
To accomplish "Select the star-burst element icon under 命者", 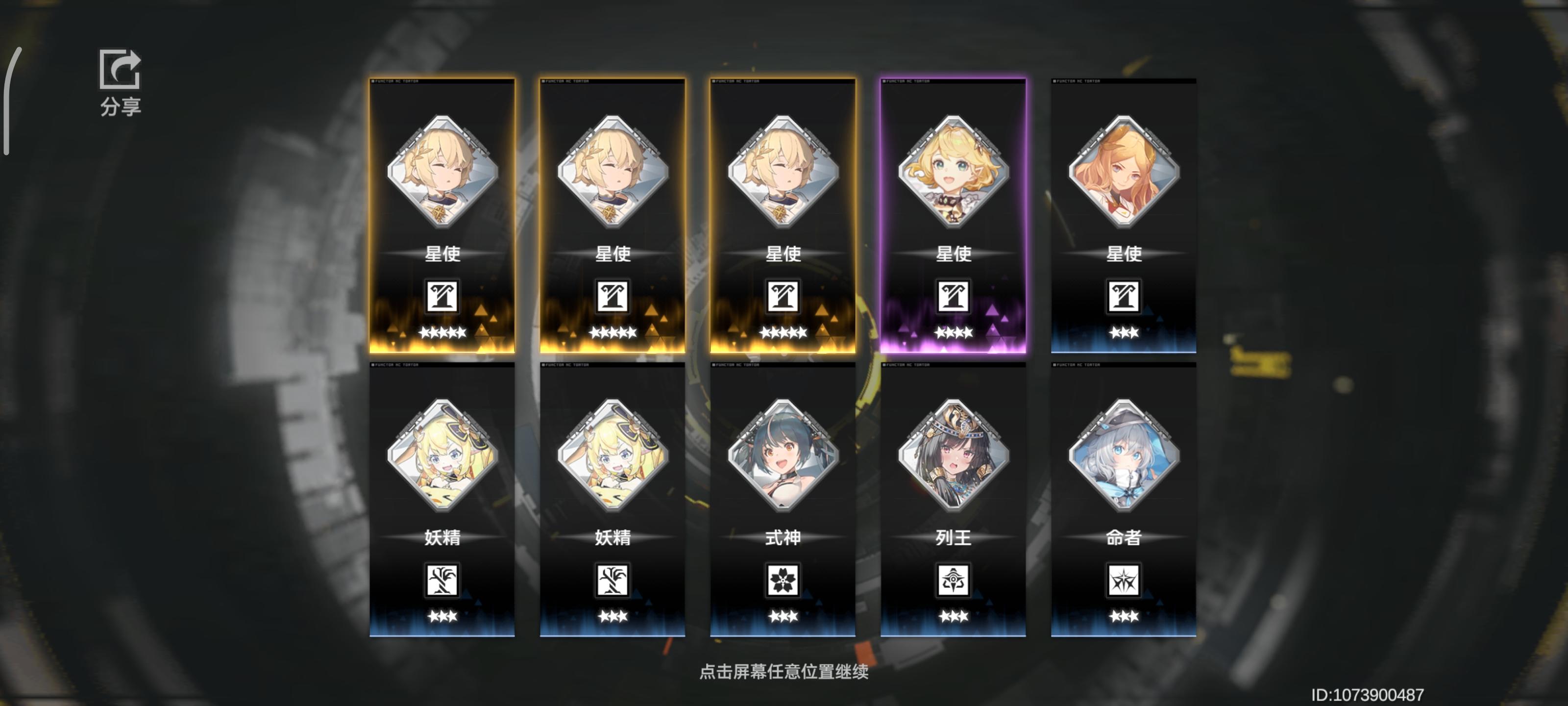I will coord(1124,580).
